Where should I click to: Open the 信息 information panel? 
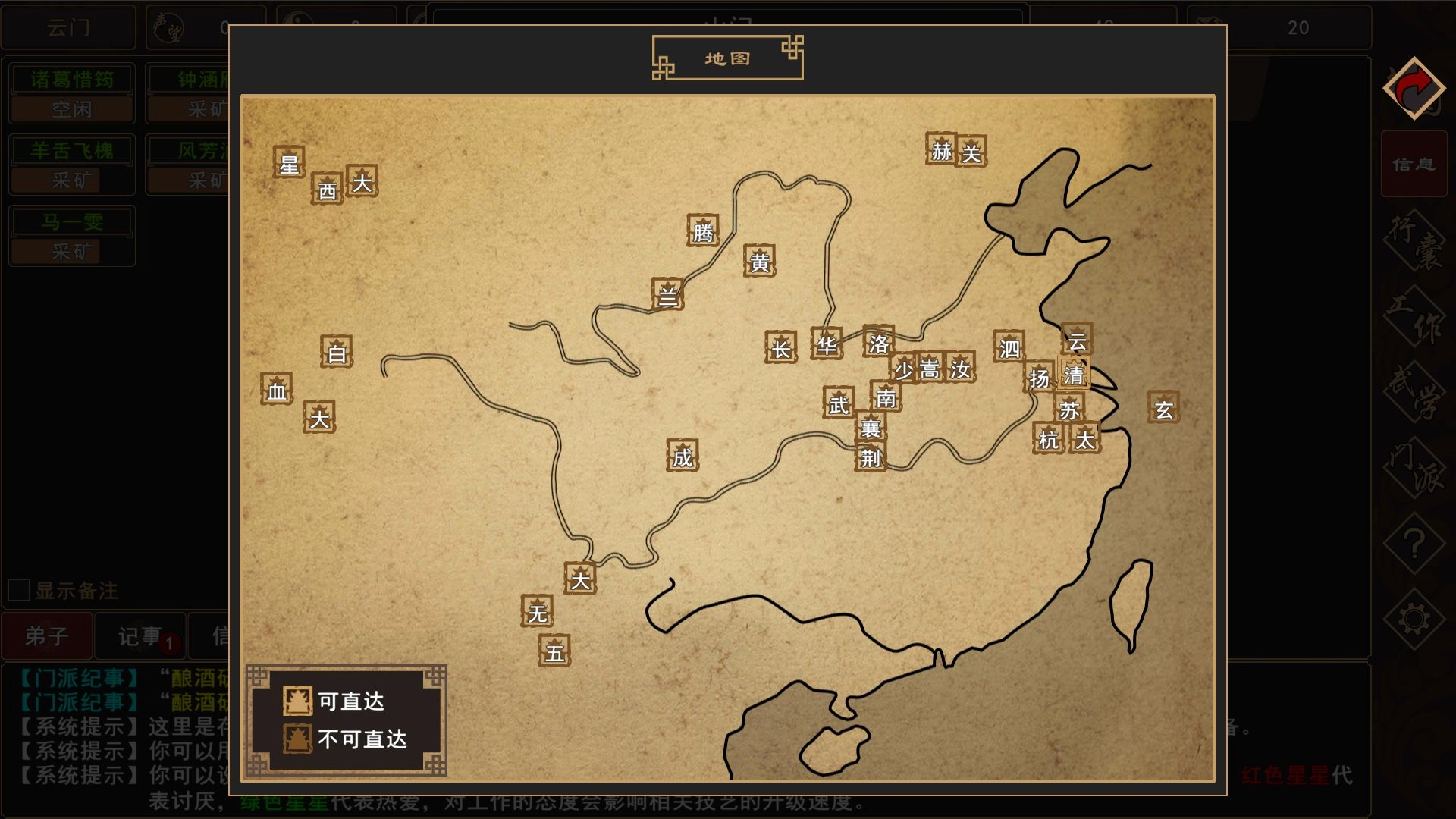(x=1414, y=164)
